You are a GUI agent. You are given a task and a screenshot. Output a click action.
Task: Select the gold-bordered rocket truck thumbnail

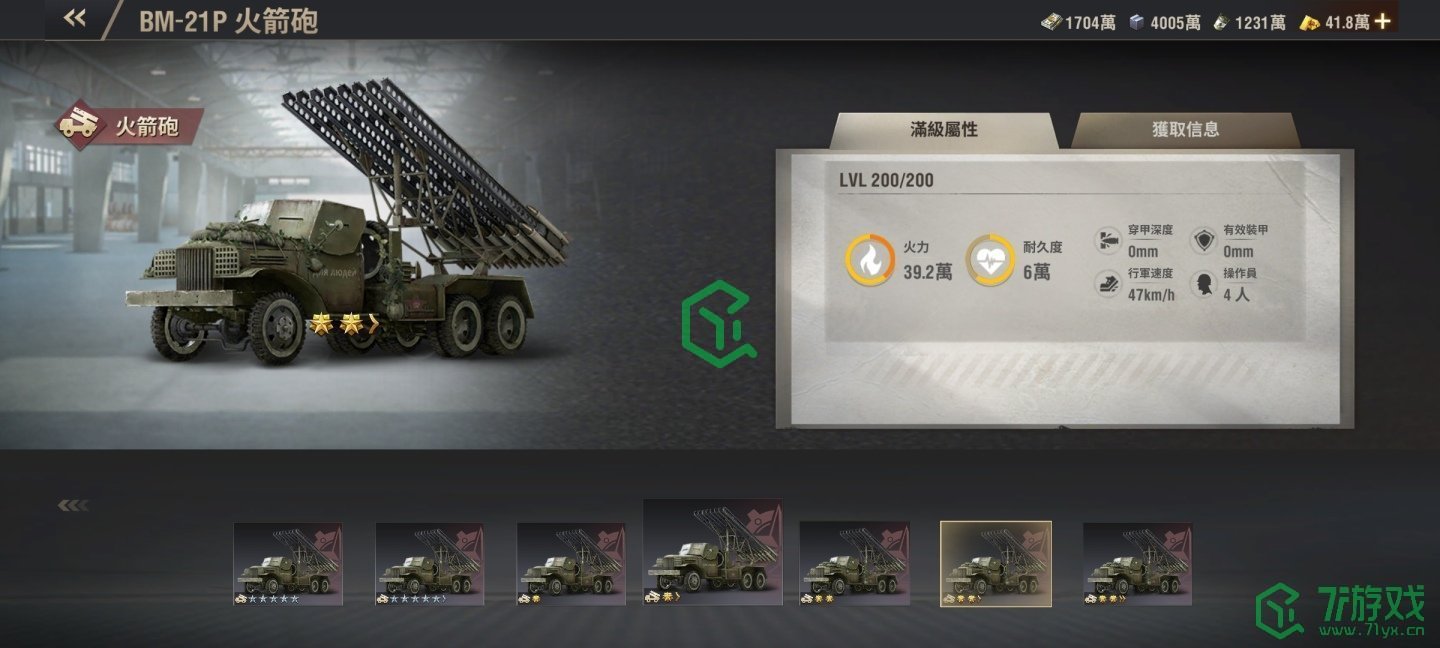click(995, 564)
